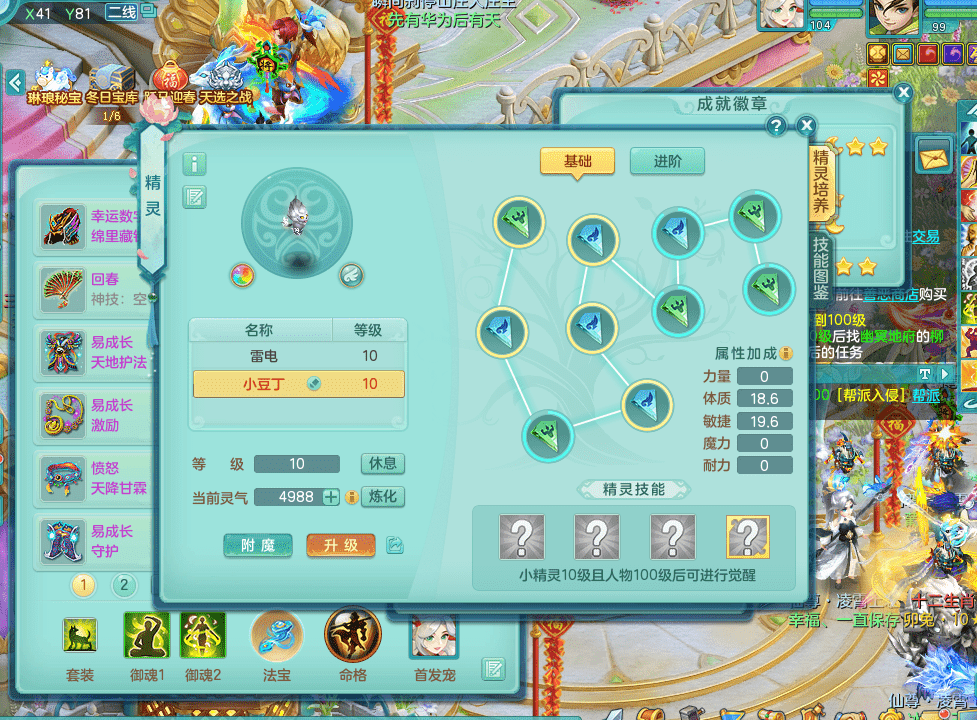Open the 命格 menu icon
This screenshot has height=720, width=977.
point(352,637)
